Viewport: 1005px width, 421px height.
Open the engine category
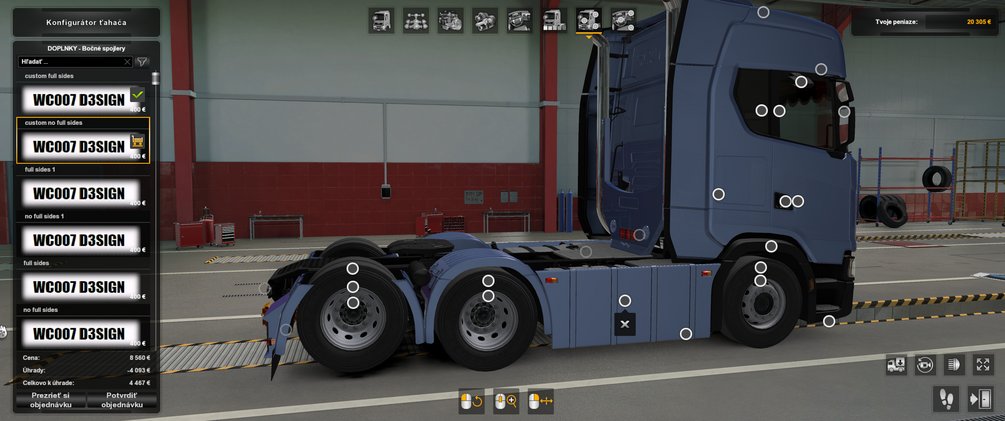tap(450, 20)
